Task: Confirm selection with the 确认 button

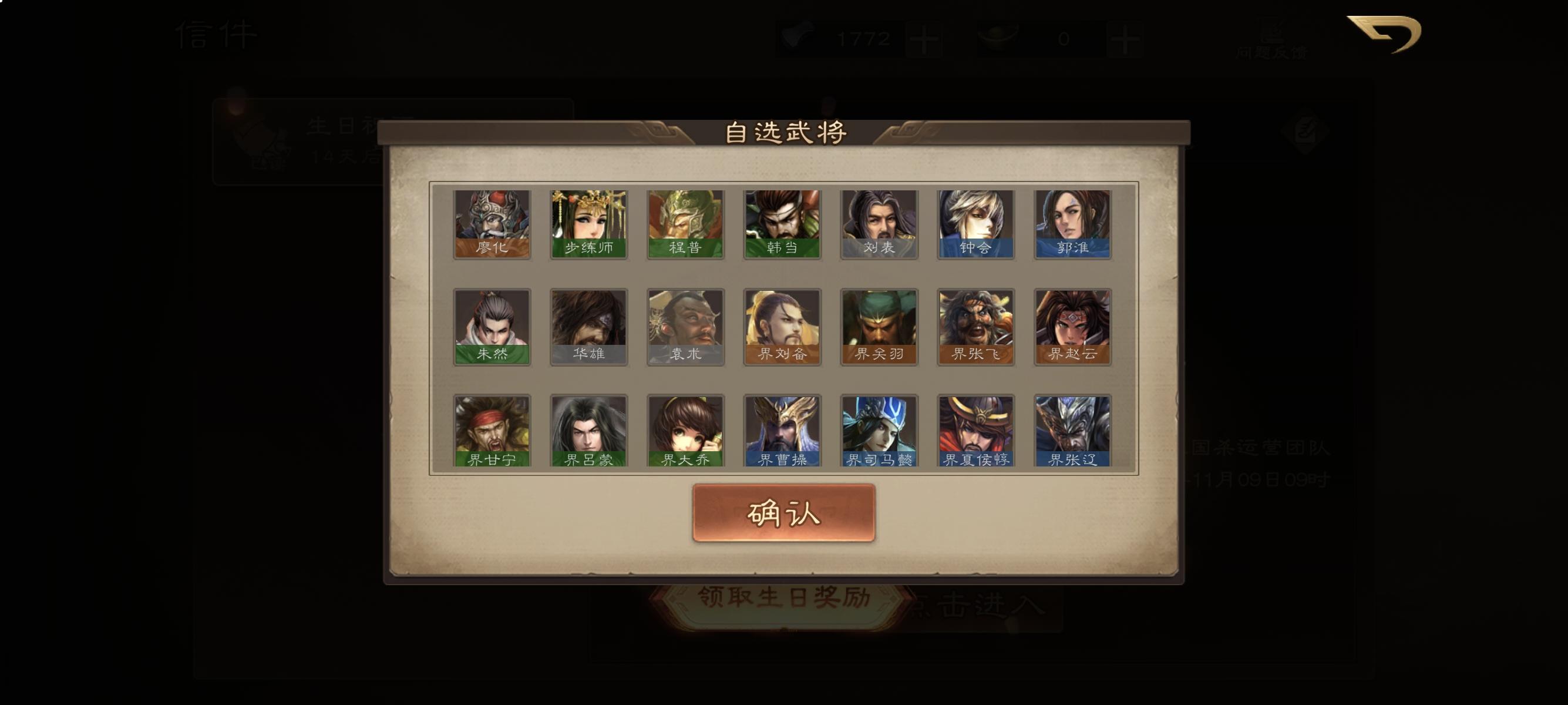Action: click(783, 515)
